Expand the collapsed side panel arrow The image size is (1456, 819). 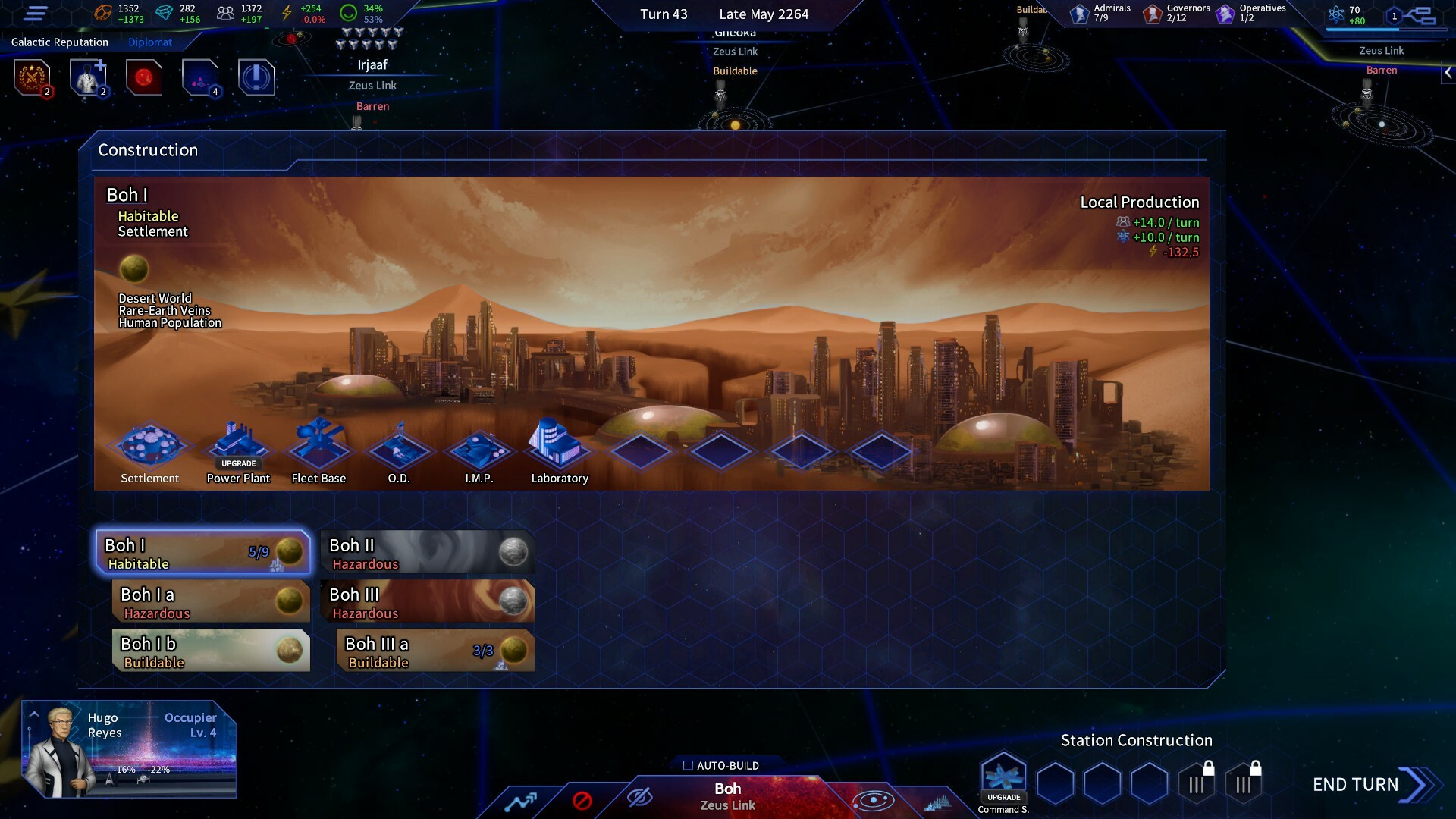[1448, 73]
